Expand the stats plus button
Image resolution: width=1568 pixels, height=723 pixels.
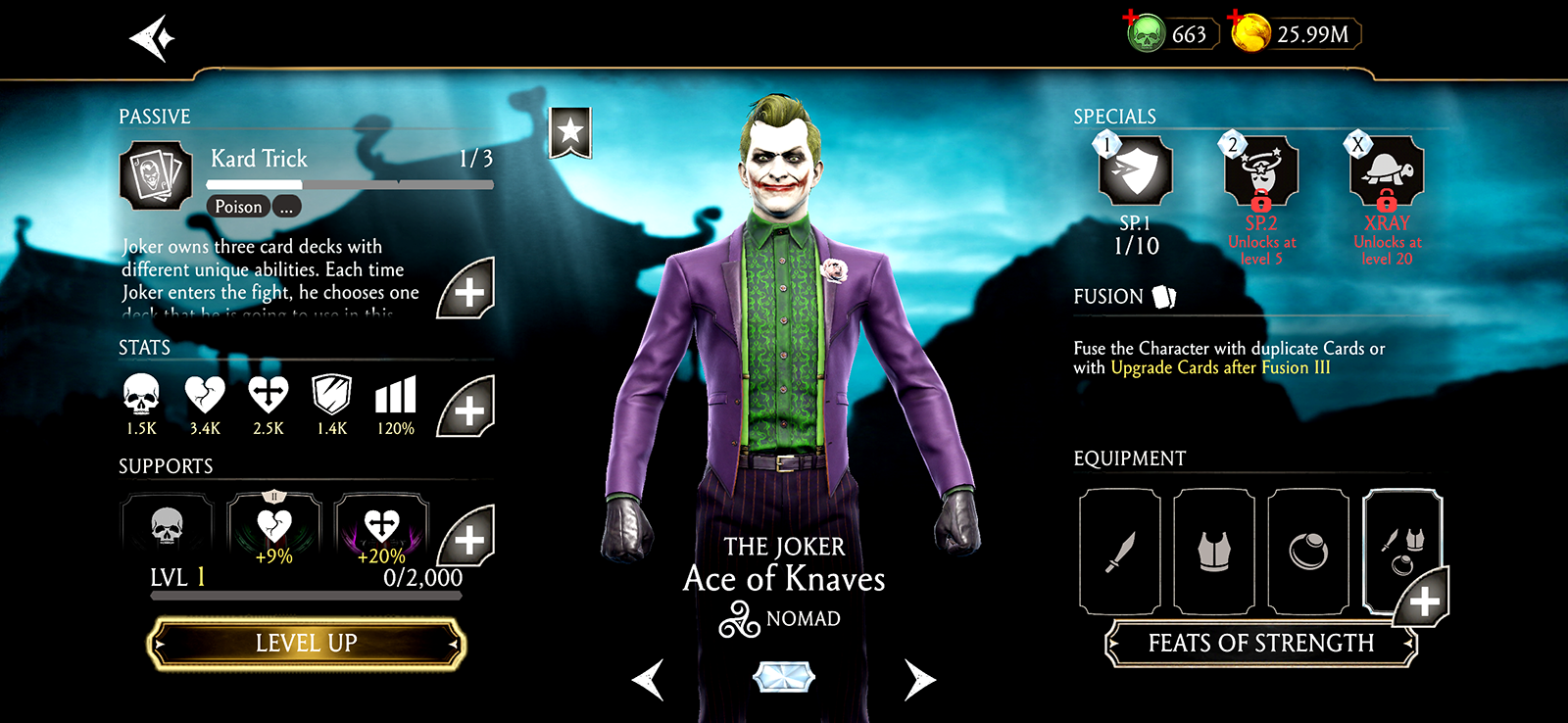(467, 408)
